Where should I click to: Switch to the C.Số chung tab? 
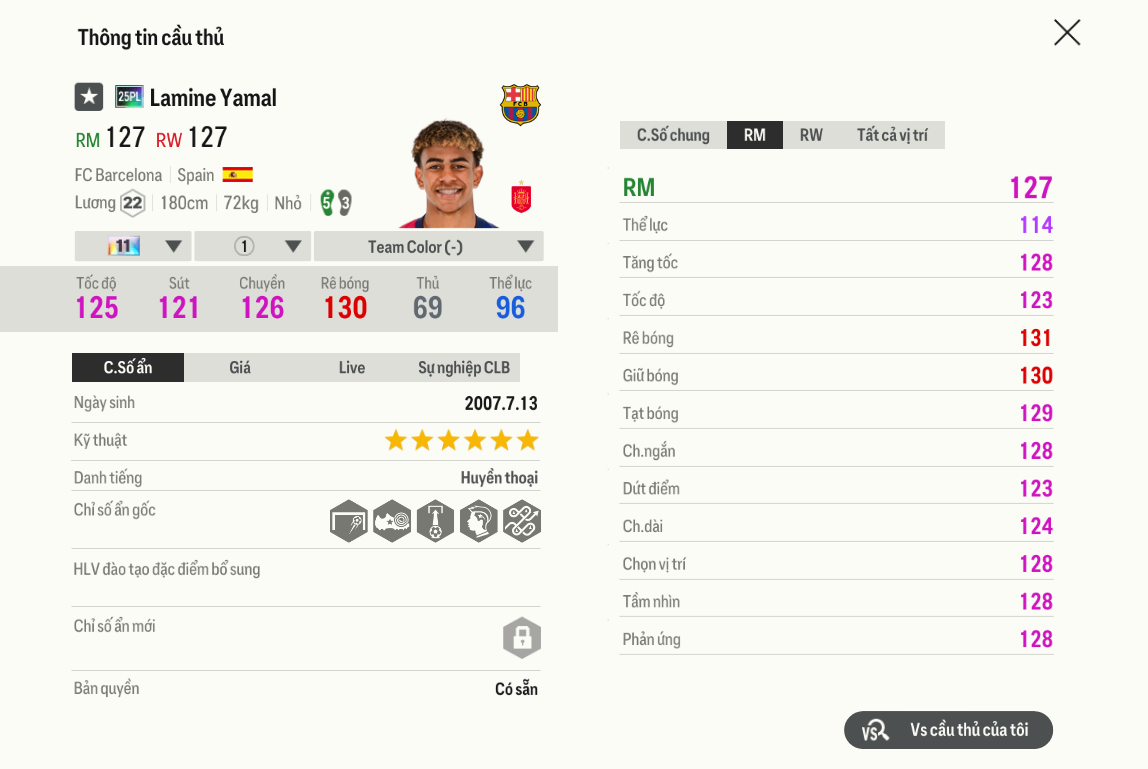[x=673, y=135]
